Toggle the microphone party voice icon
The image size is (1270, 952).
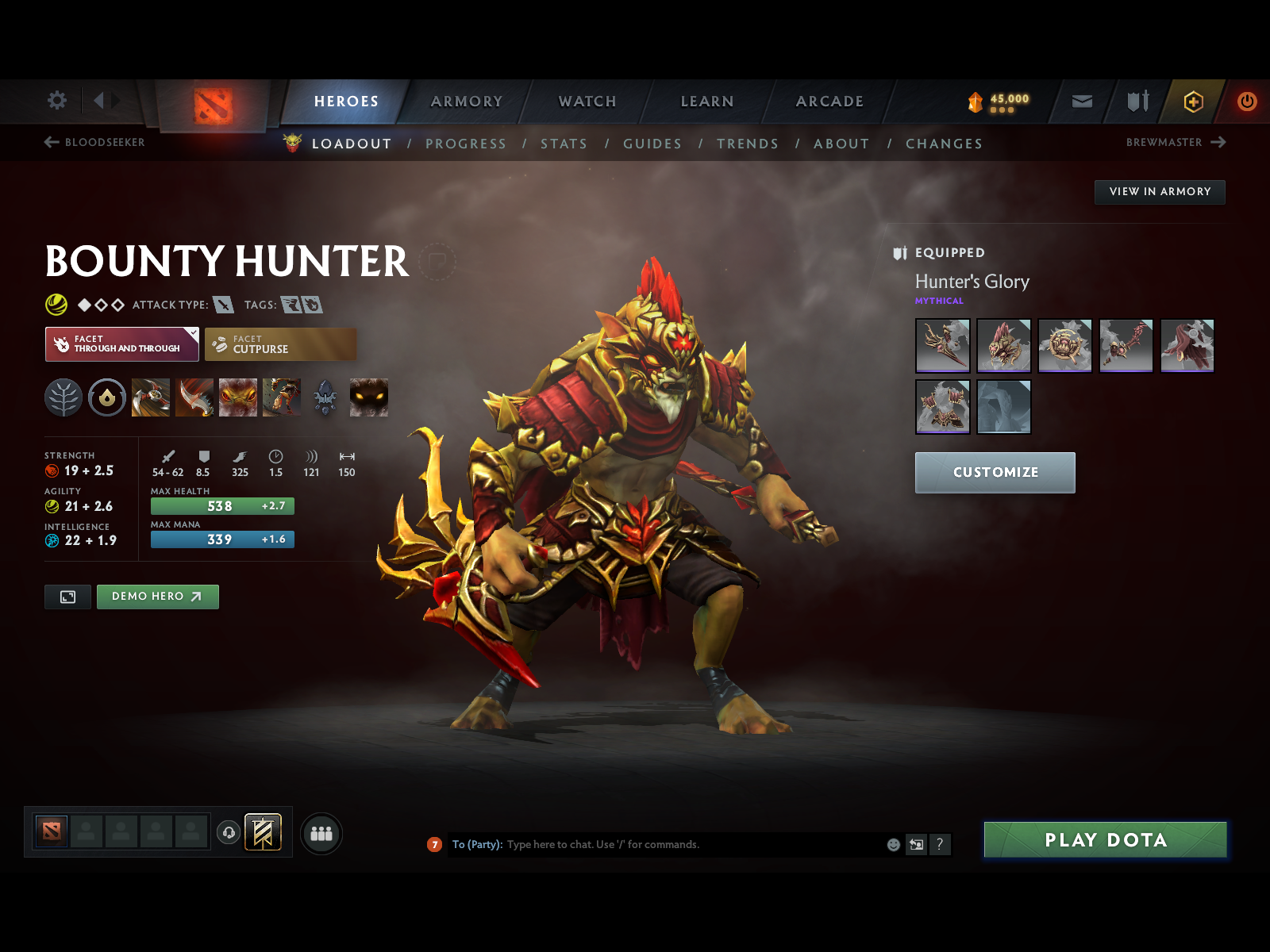pos(229,831)
